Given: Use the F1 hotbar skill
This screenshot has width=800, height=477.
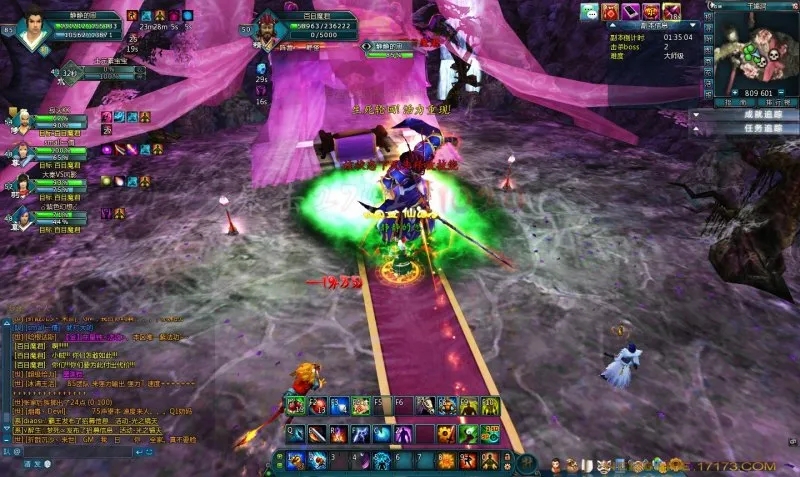Looking at the screenshot, I should pos(295,406).
